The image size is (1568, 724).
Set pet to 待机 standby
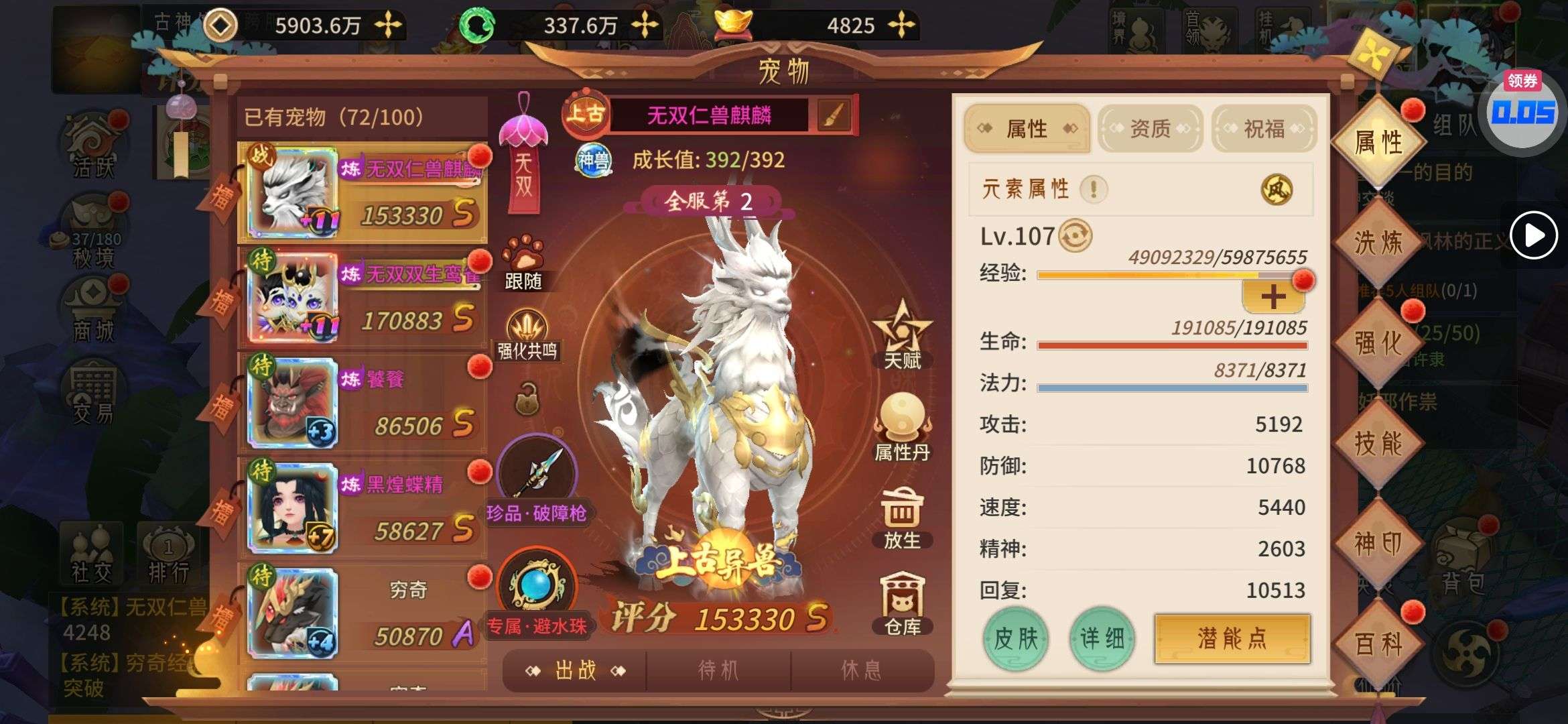tap(718, 670)
